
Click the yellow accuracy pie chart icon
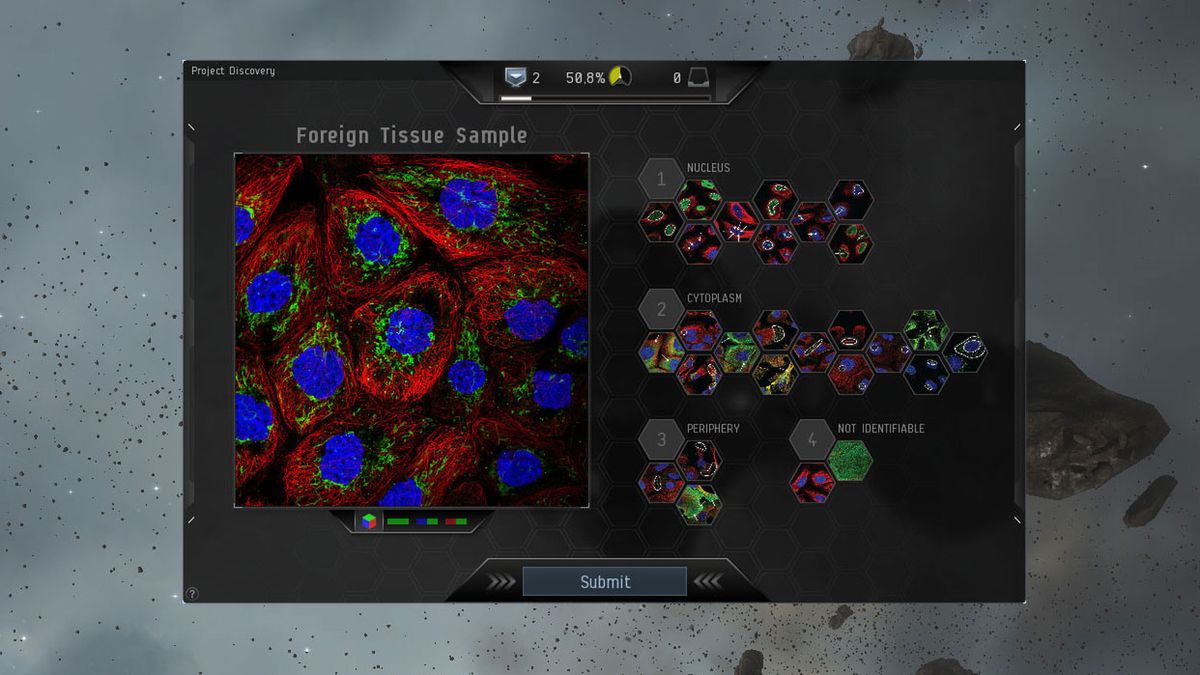point(620,77)
